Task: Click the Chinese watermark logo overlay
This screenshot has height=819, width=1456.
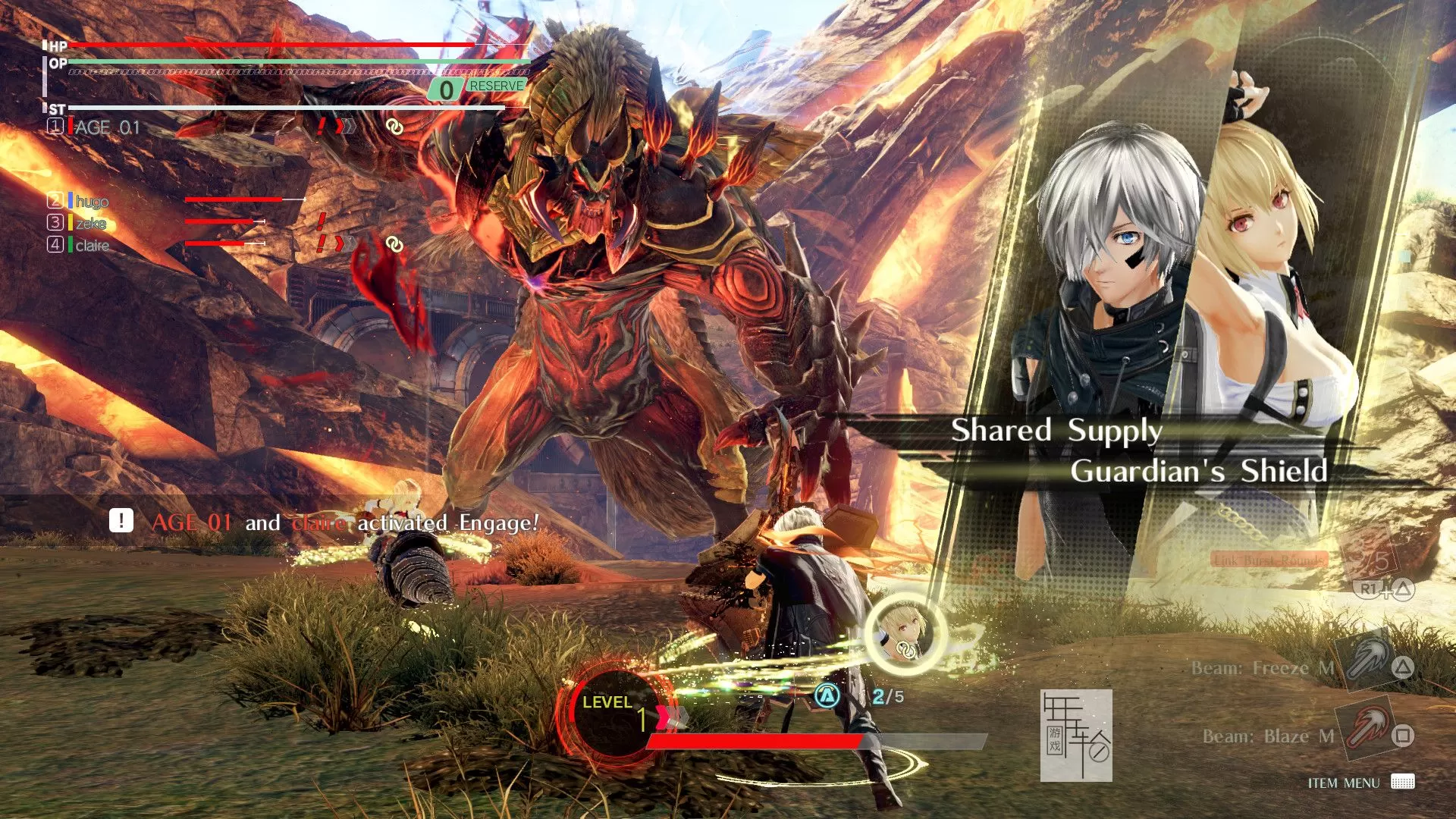Action: [x=1075, y=735]
